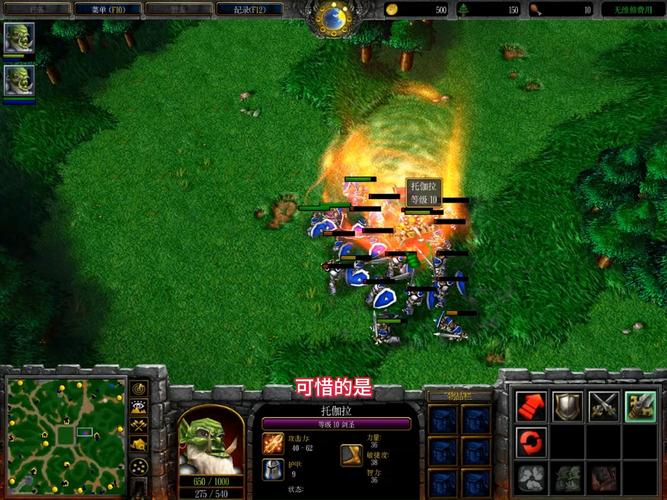
Task: Activate the minimap signal ping button
Action: click(x=139, y=388)
